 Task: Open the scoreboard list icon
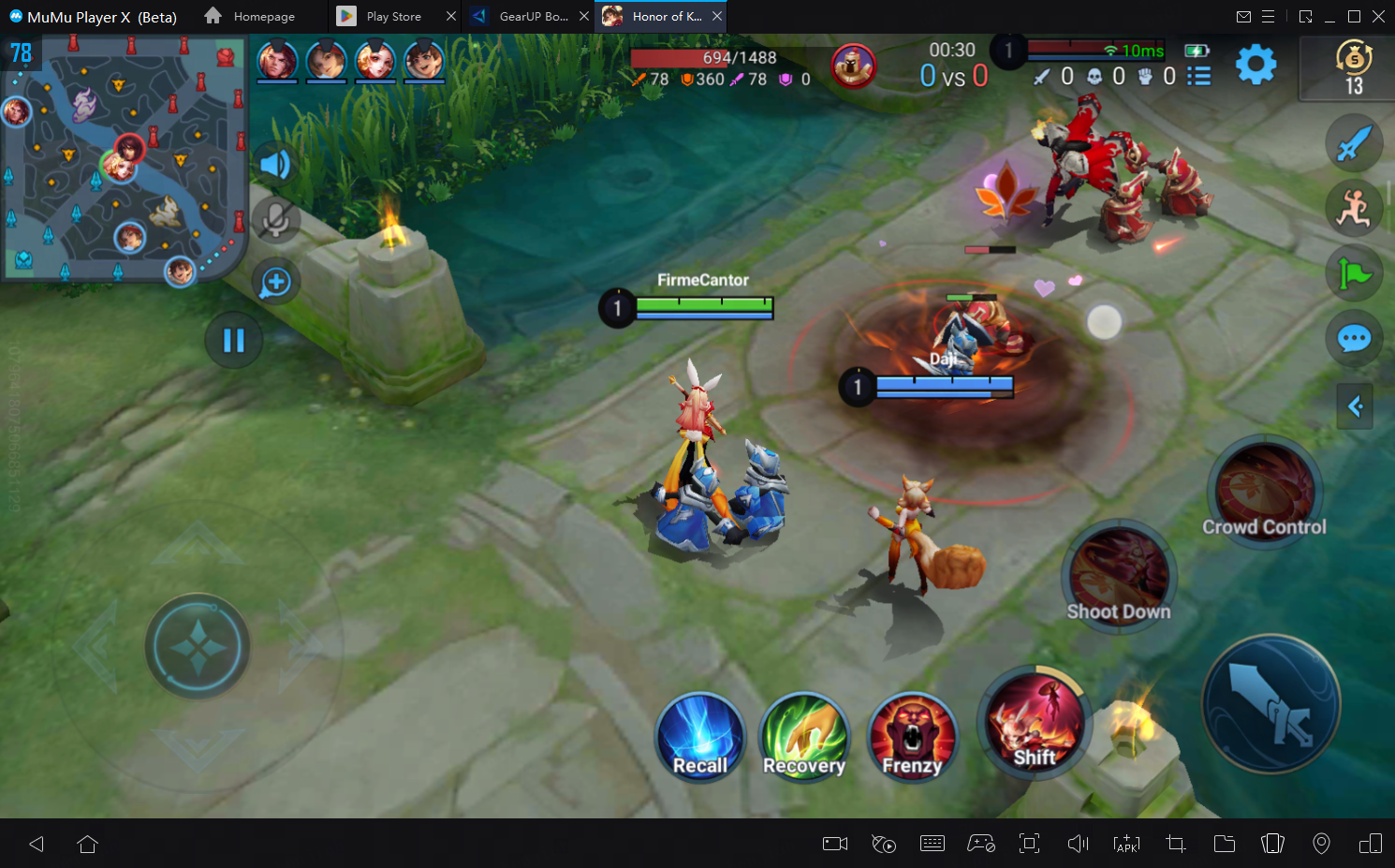coord(1199,77)
